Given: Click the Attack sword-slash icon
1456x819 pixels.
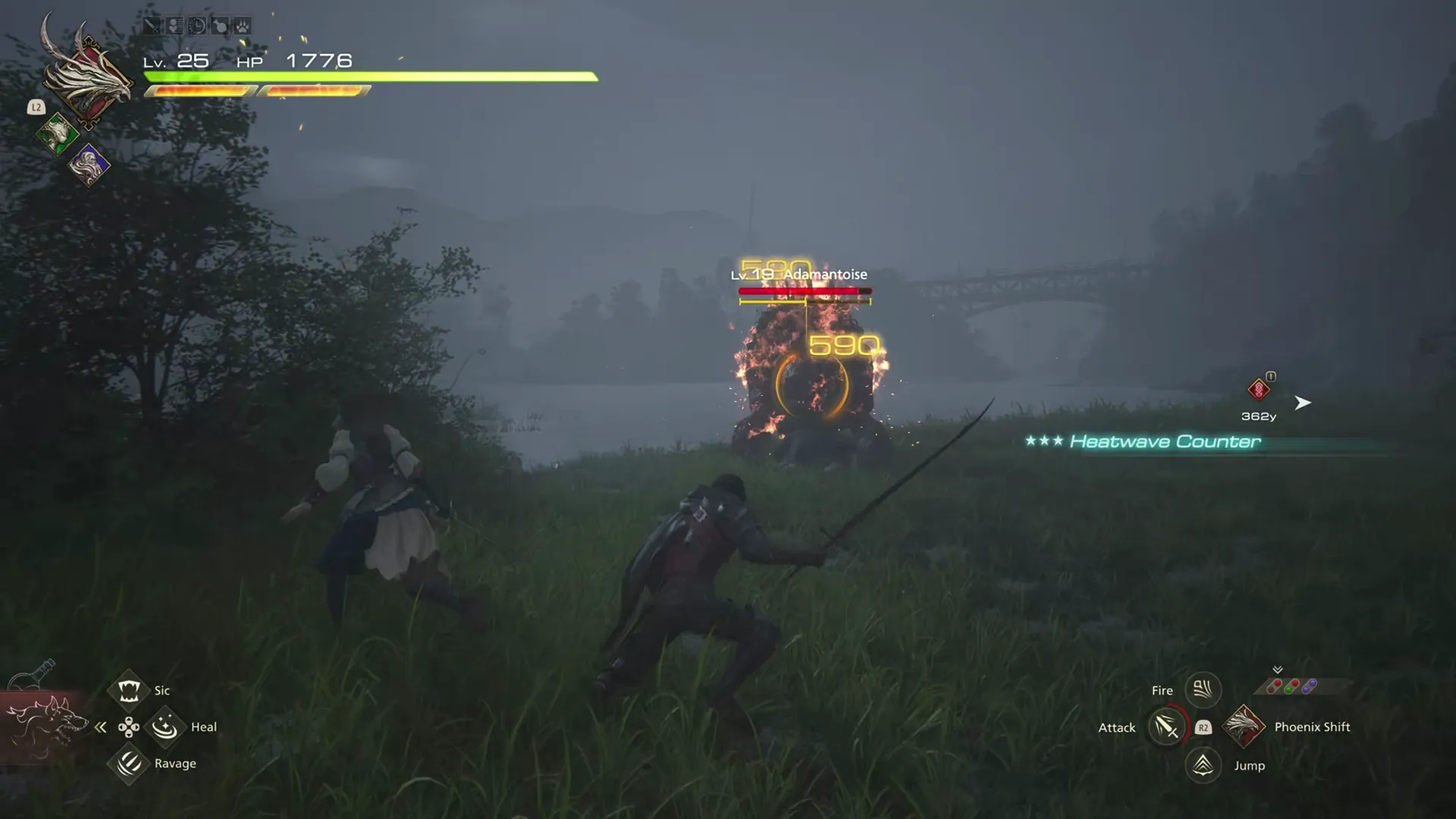Looking at the screenshot, I should pyautogui.click(x=1166, y=726).
